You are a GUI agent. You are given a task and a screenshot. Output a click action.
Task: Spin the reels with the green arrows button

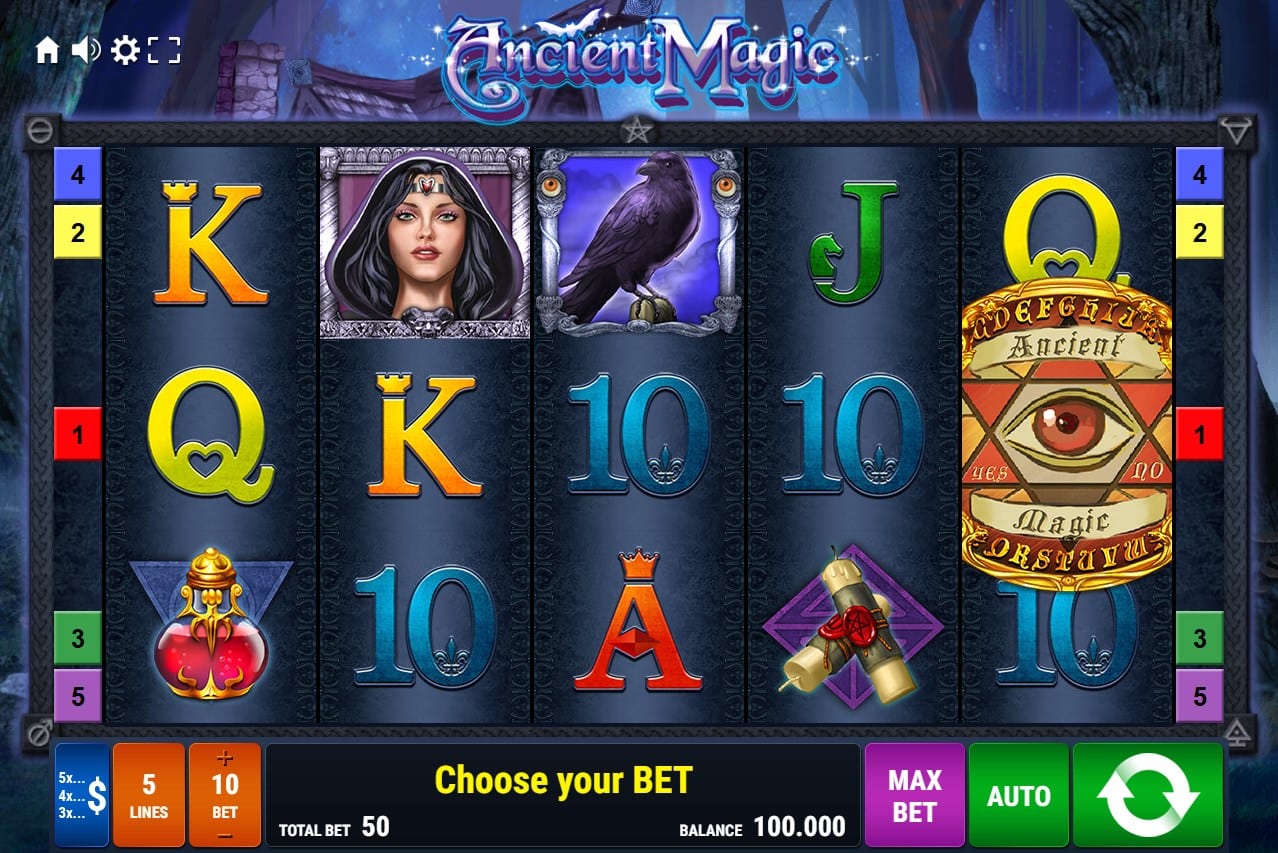point(1147,795)
